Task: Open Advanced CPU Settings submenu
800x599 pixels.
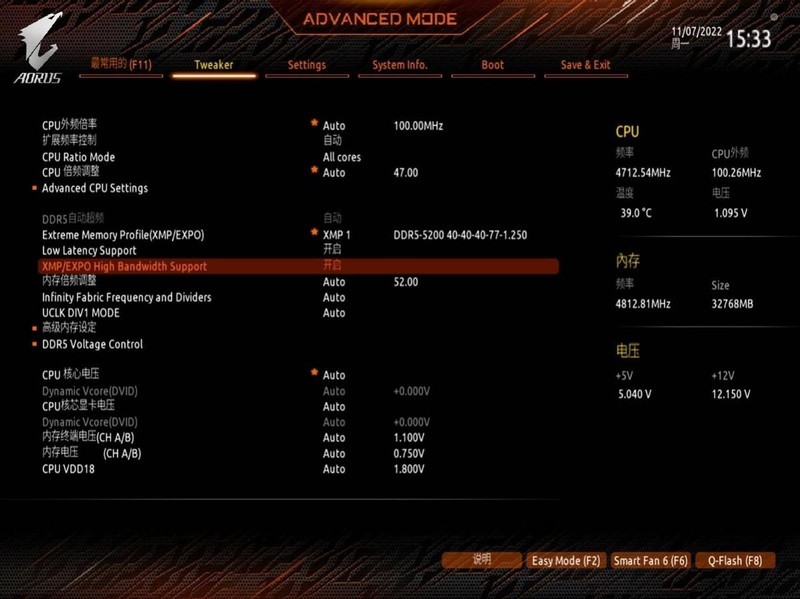Action: pos(95,188)
